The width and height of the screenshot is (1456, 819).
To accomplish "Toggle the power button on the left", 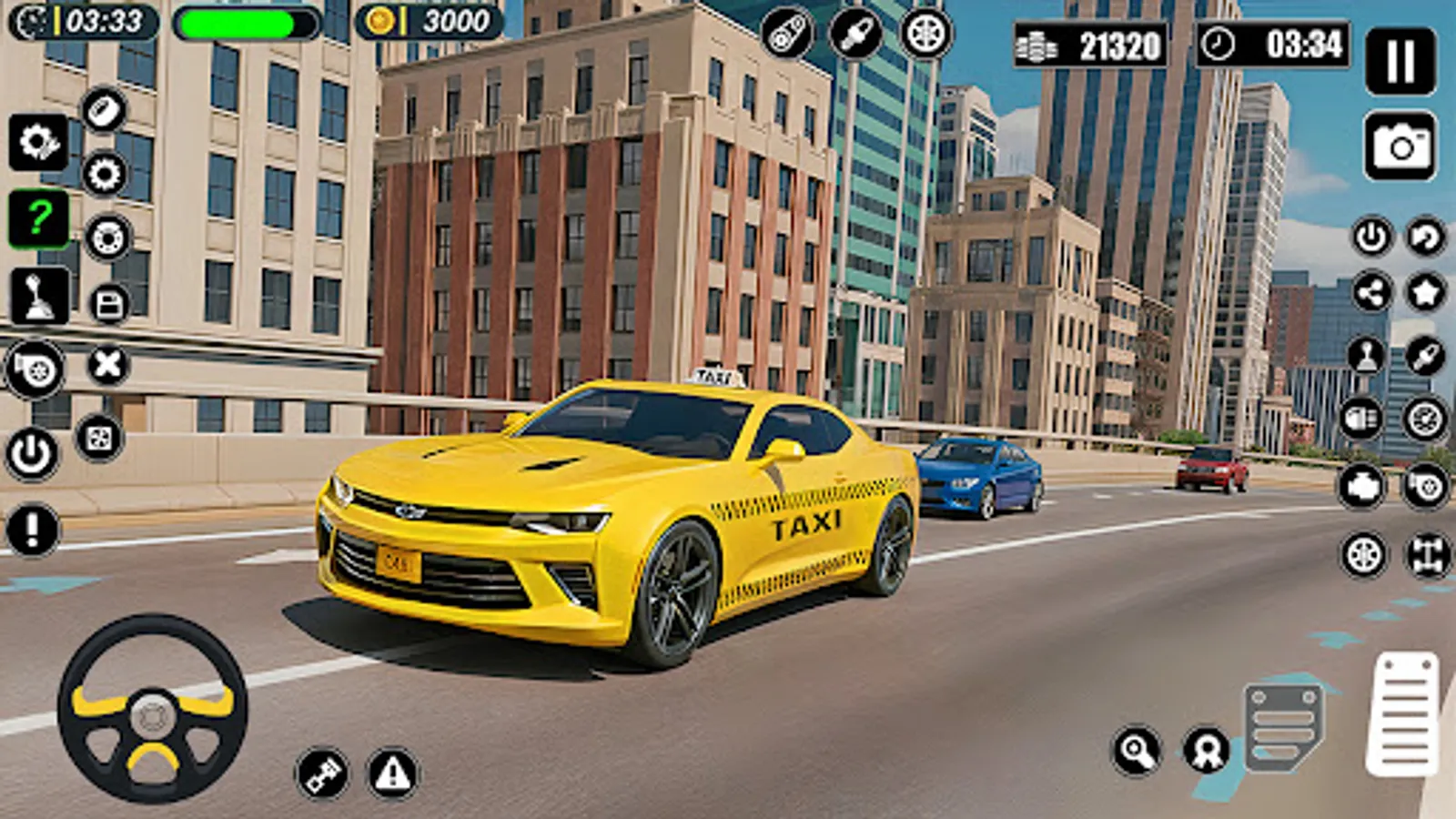I will 35,453.
